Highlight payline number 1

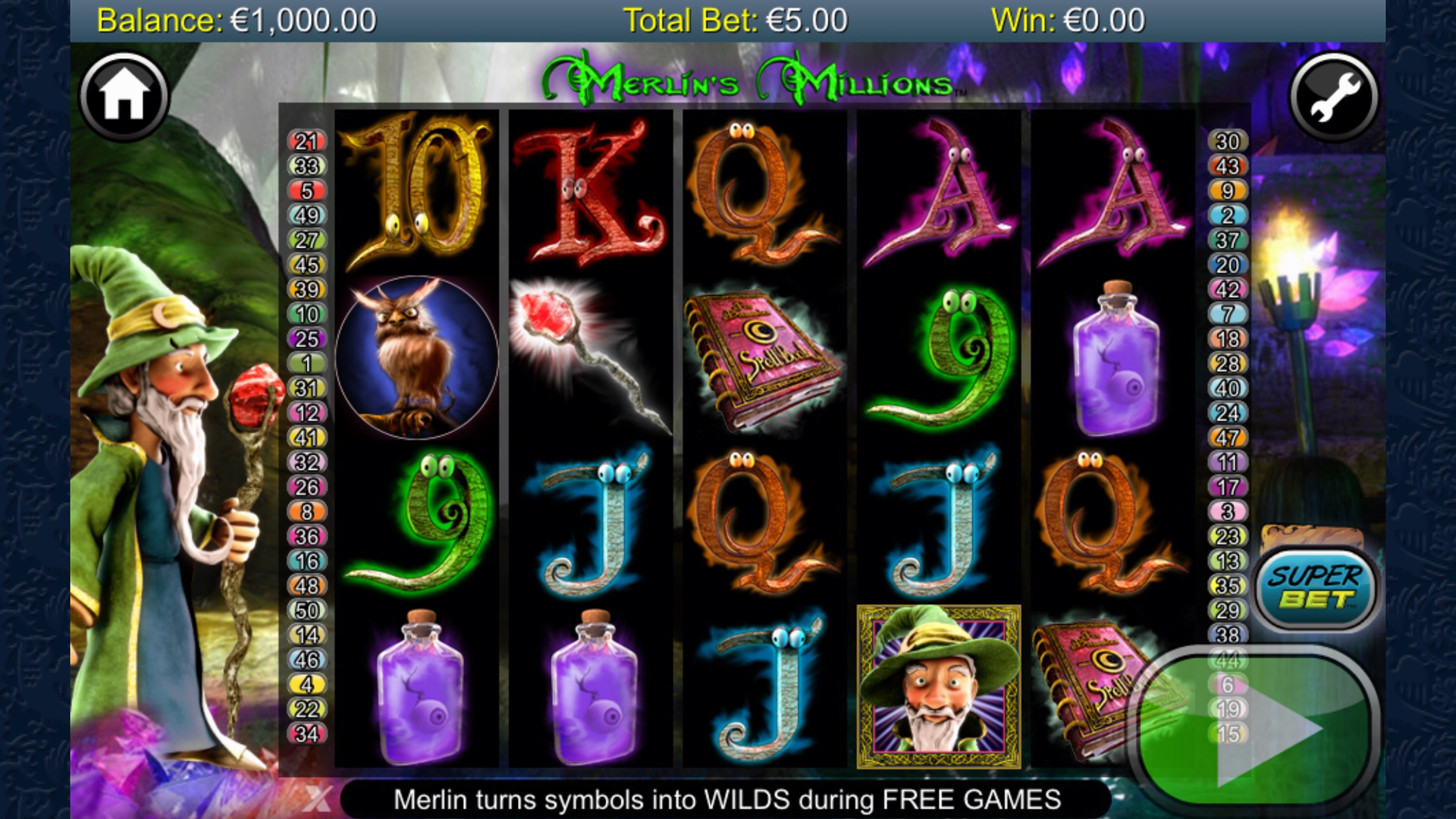tap(306, 363)
